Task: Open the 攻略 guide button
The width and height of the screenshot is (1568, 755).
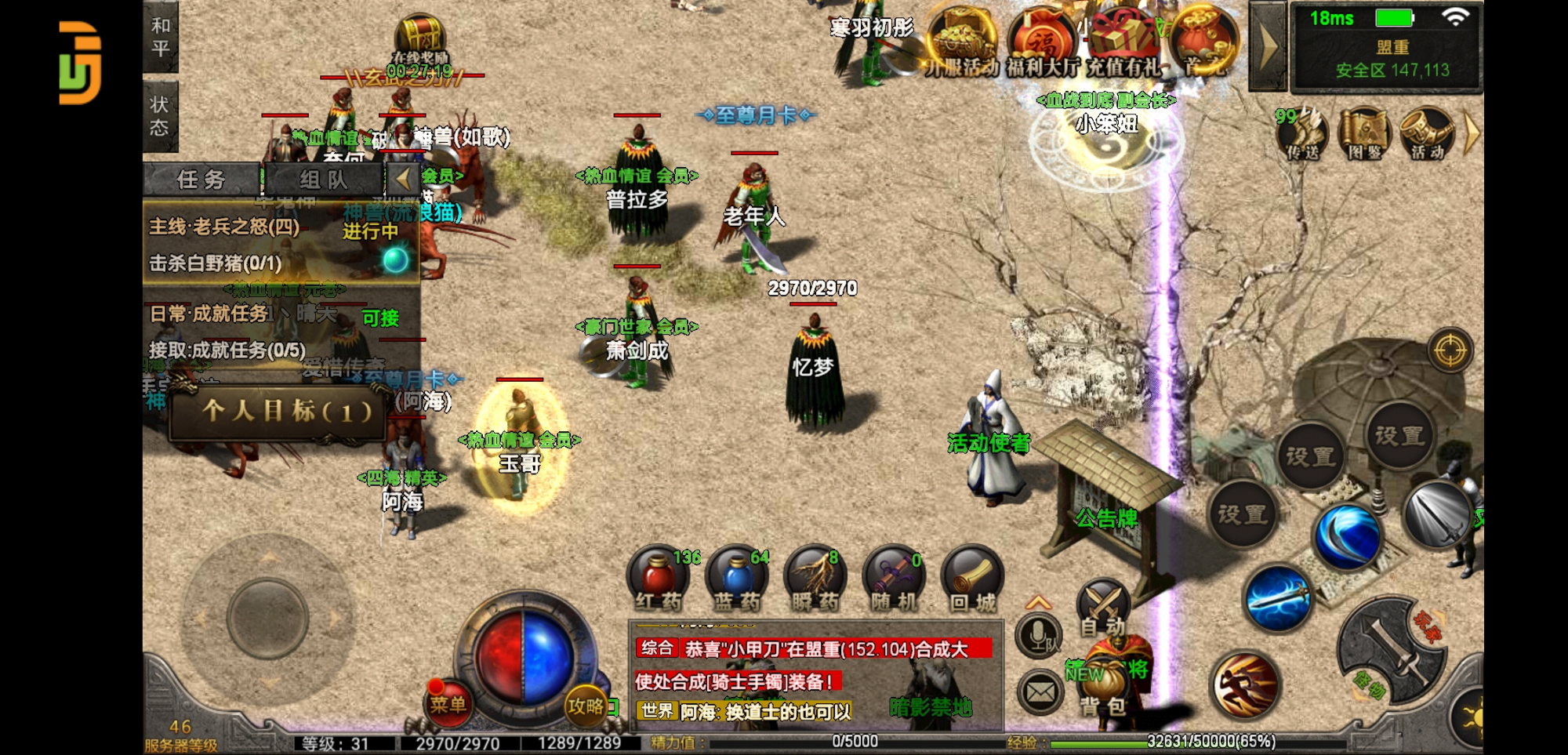Action: (x=586, y=706)
